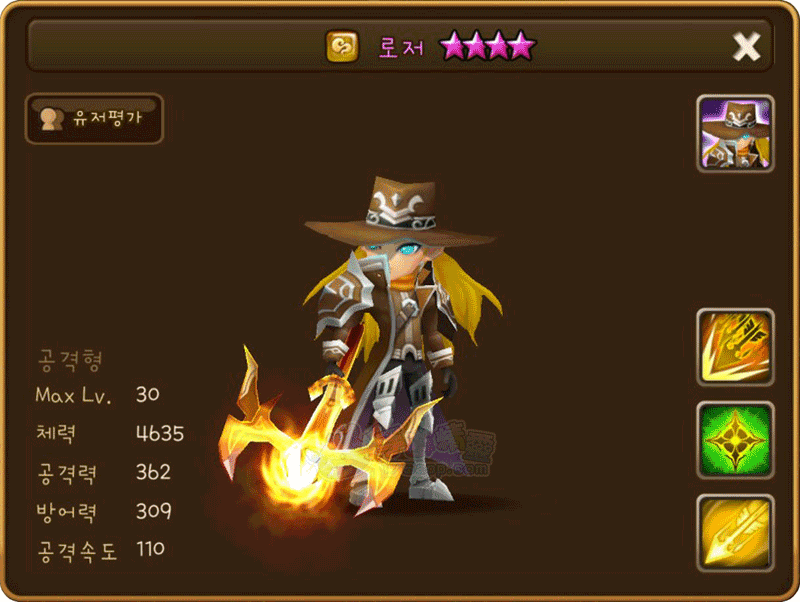
Task: View the orange burst arrows skill
Action: click(735, 347)
